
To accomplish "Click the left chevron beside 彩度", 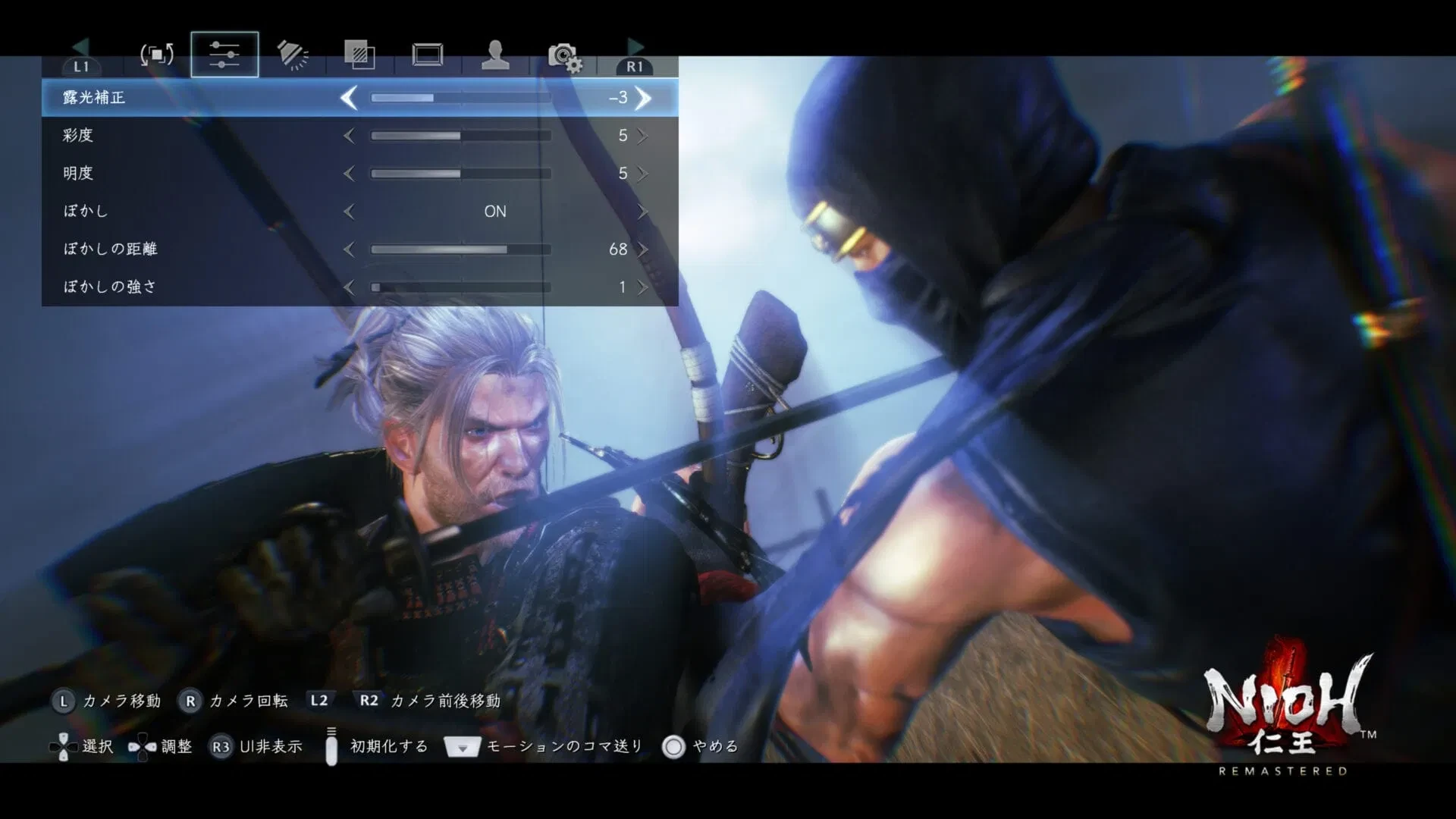I will [x=350, y=136].
